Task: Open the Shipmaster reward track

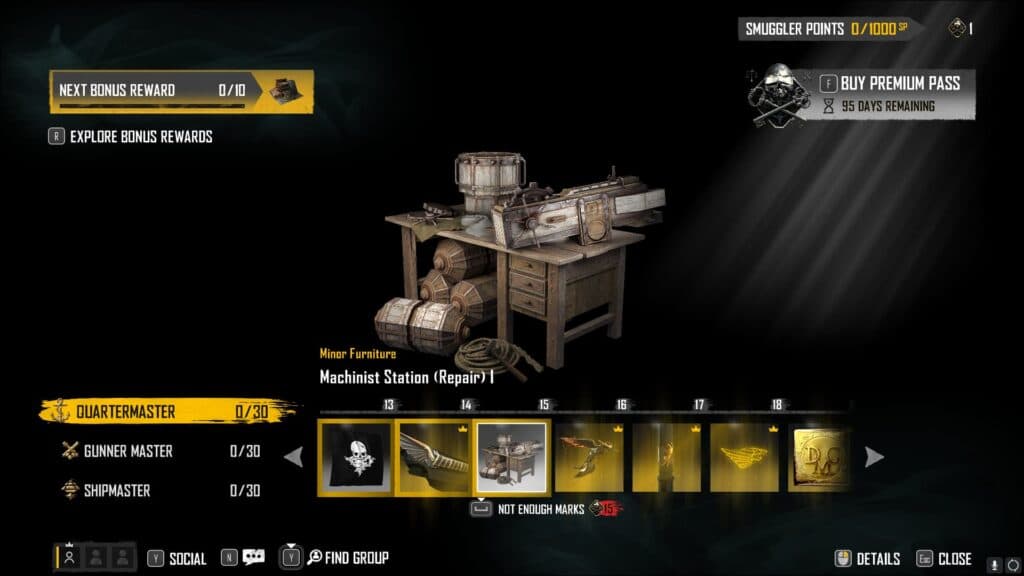Action: click(x=160, y=490)
